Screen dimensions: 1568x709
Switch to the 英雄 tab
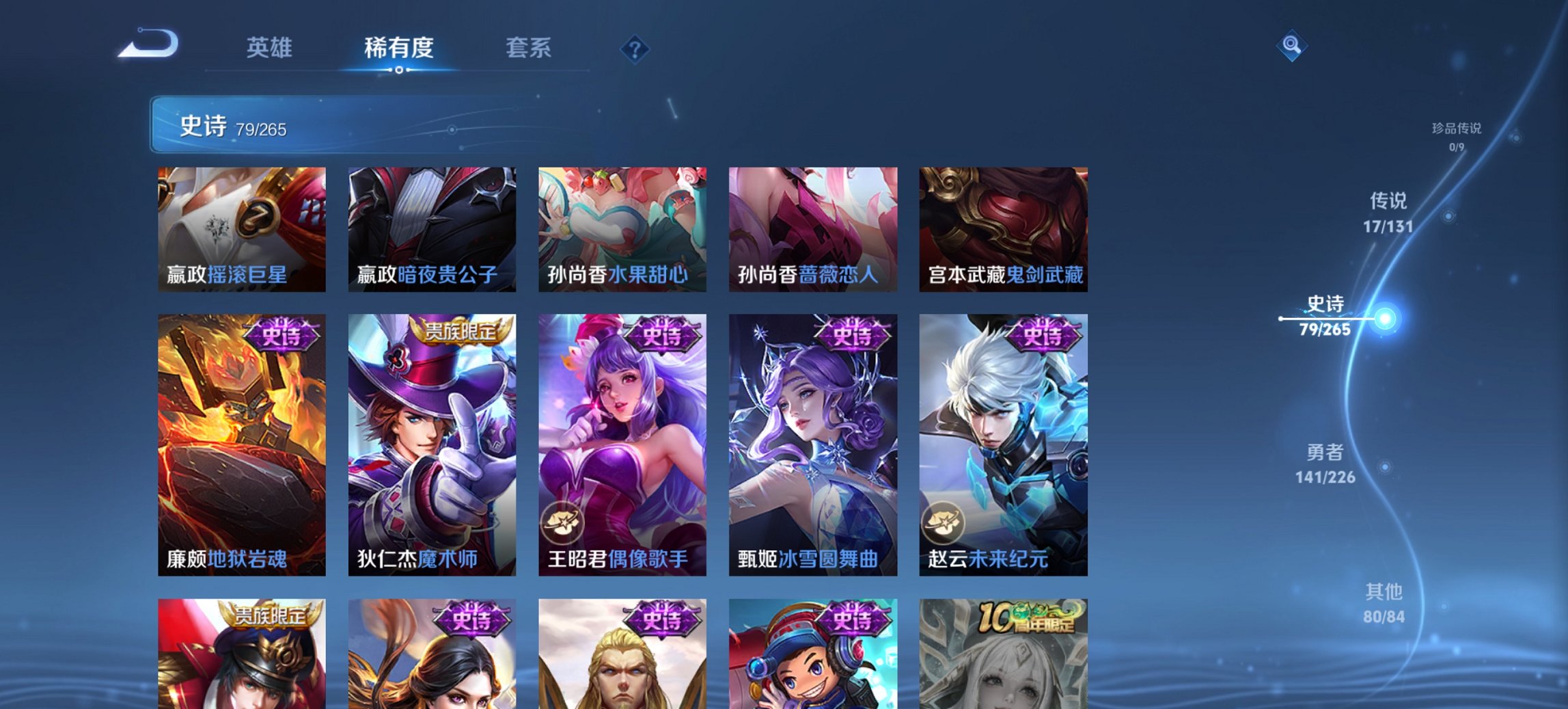point(270,48)
